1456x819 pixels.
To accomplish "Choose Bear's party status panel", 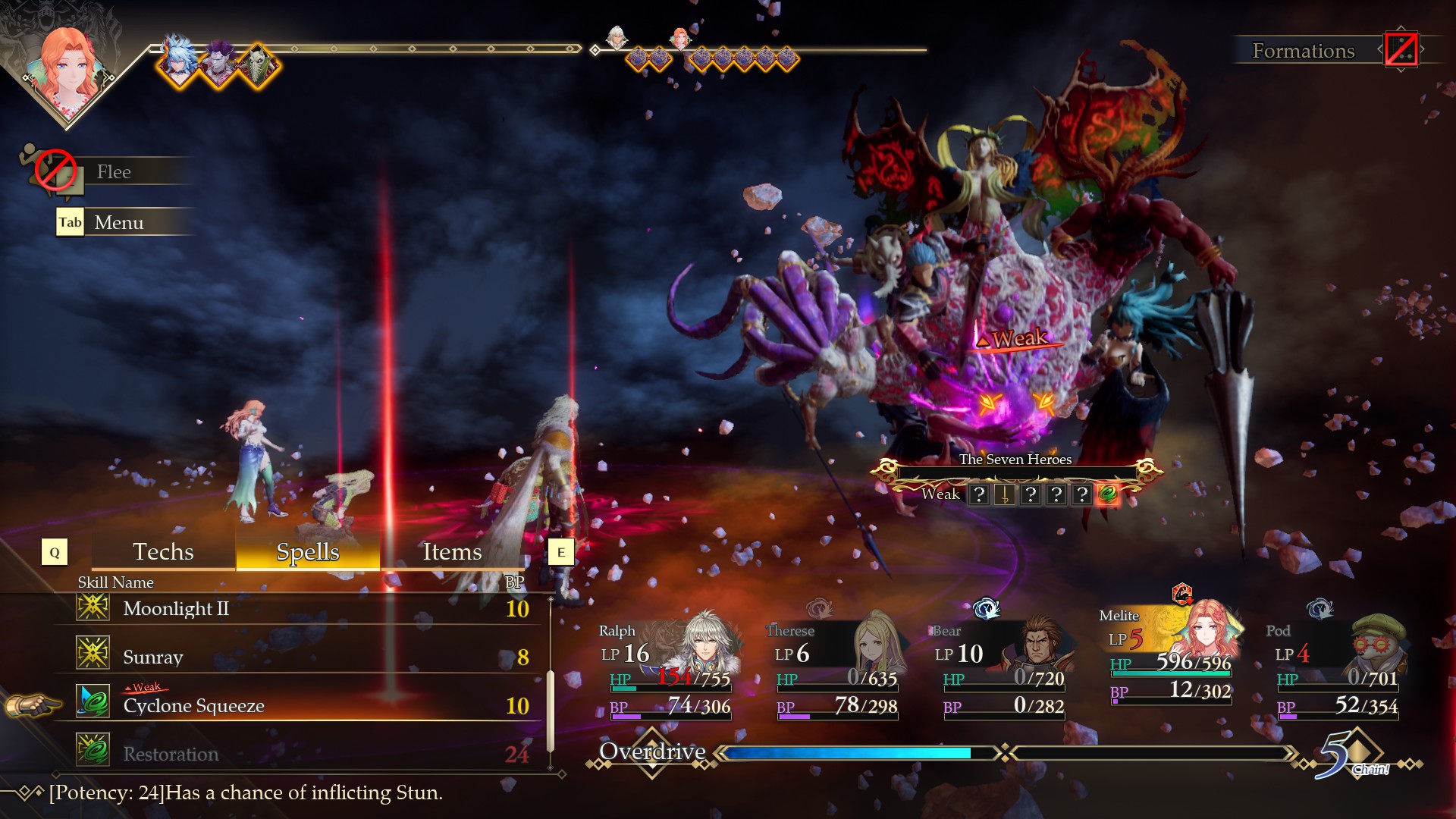I will coord(1001,667).
